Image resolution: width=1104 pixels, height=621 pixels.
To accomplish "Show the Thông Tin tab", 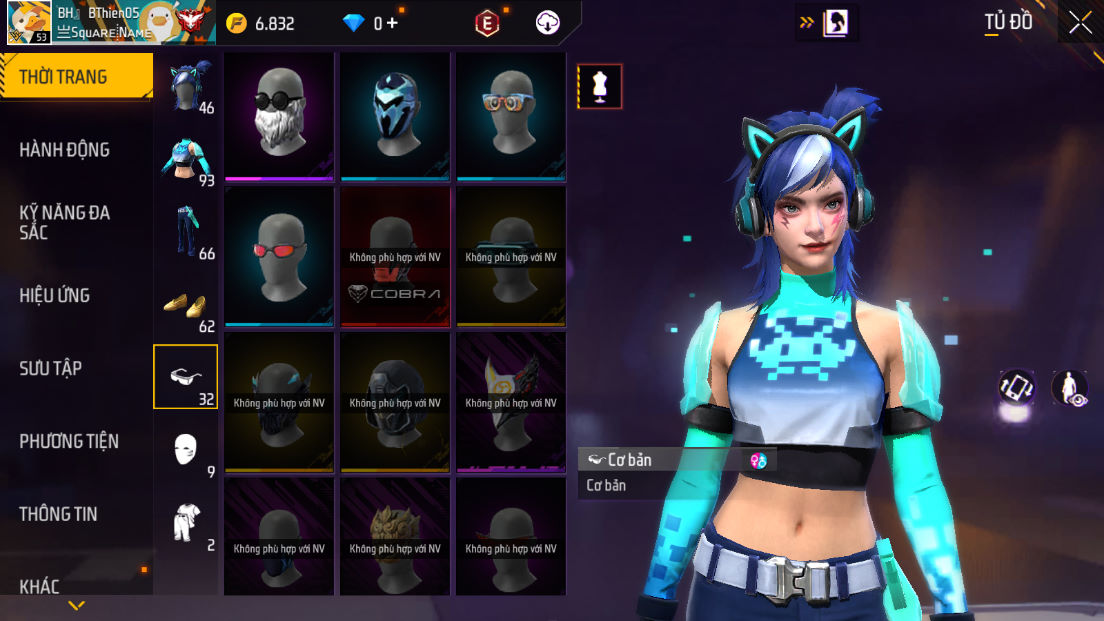I will click(58, 514).
